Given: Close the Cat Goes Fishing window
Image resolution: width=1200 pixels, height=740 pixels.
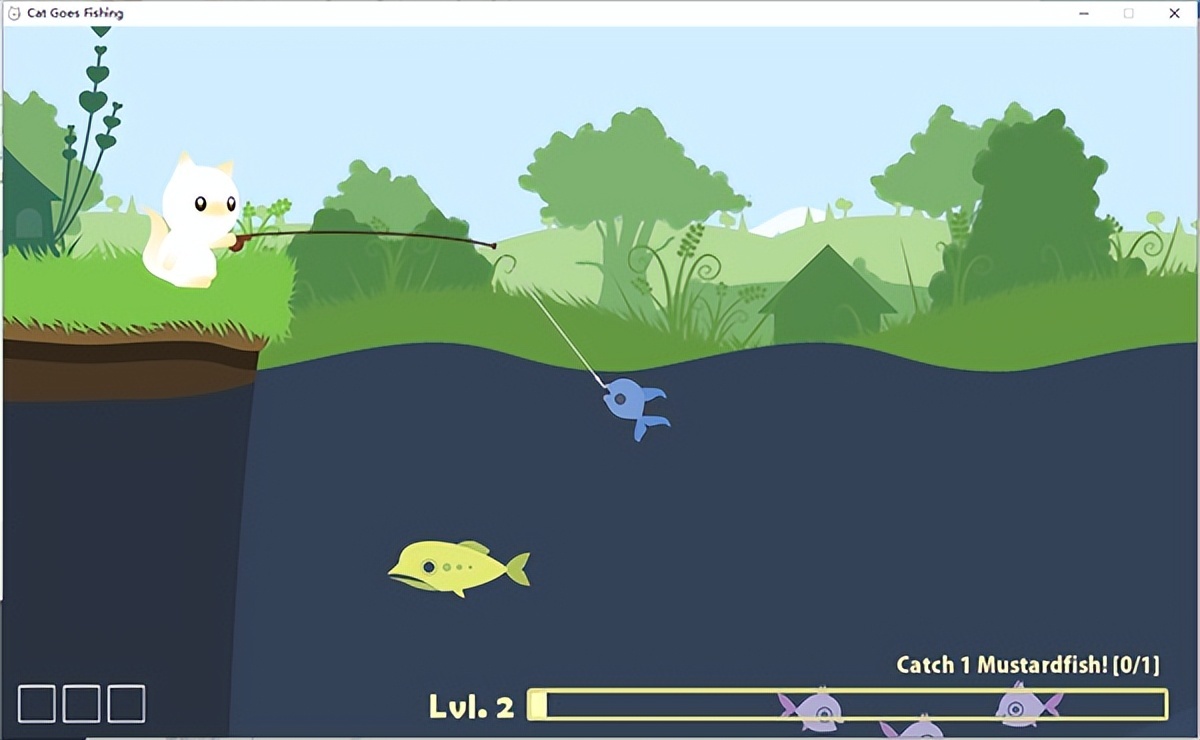Looking at the screenshot, I should [x=1174, y=13].
